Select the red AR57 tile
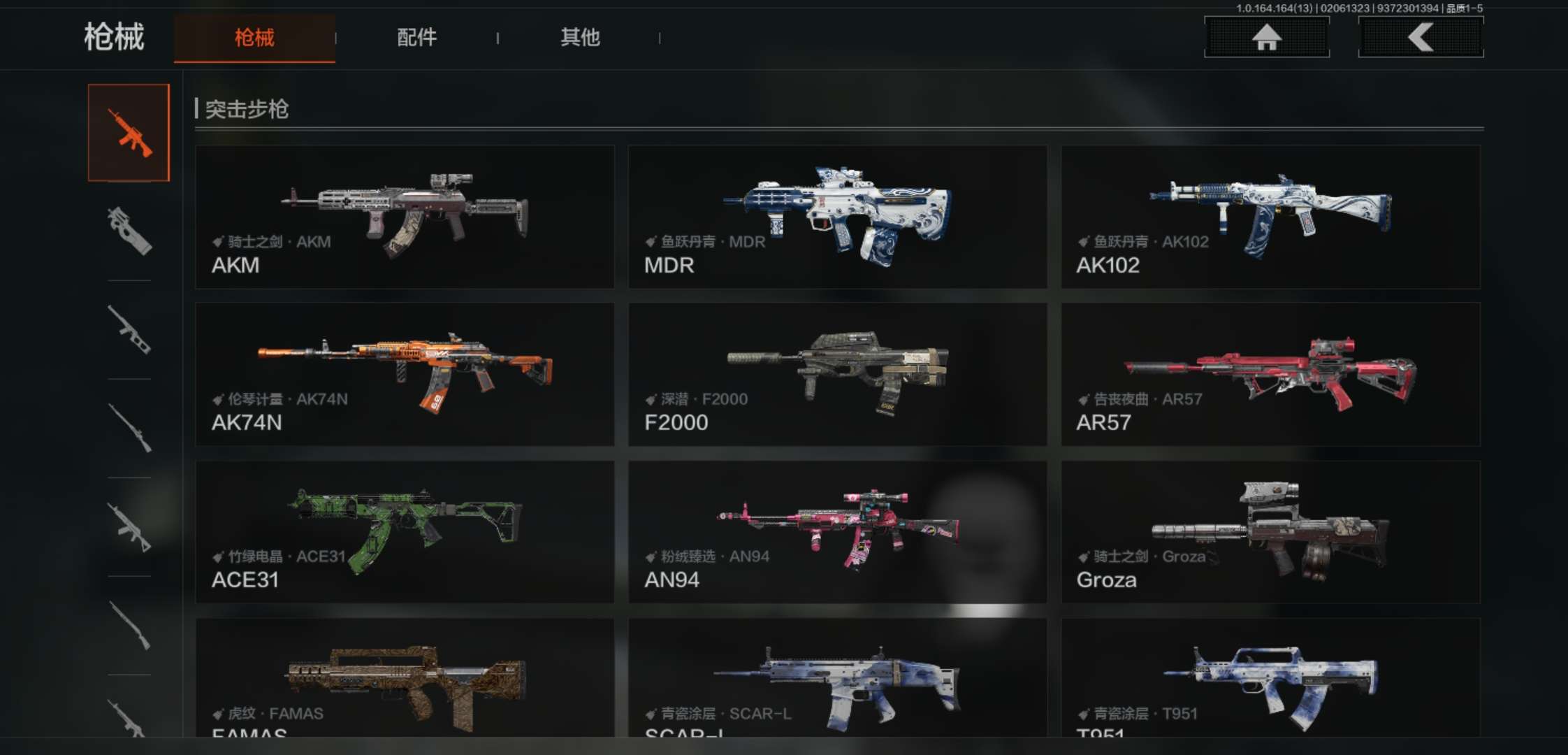 pos(1270,374)
